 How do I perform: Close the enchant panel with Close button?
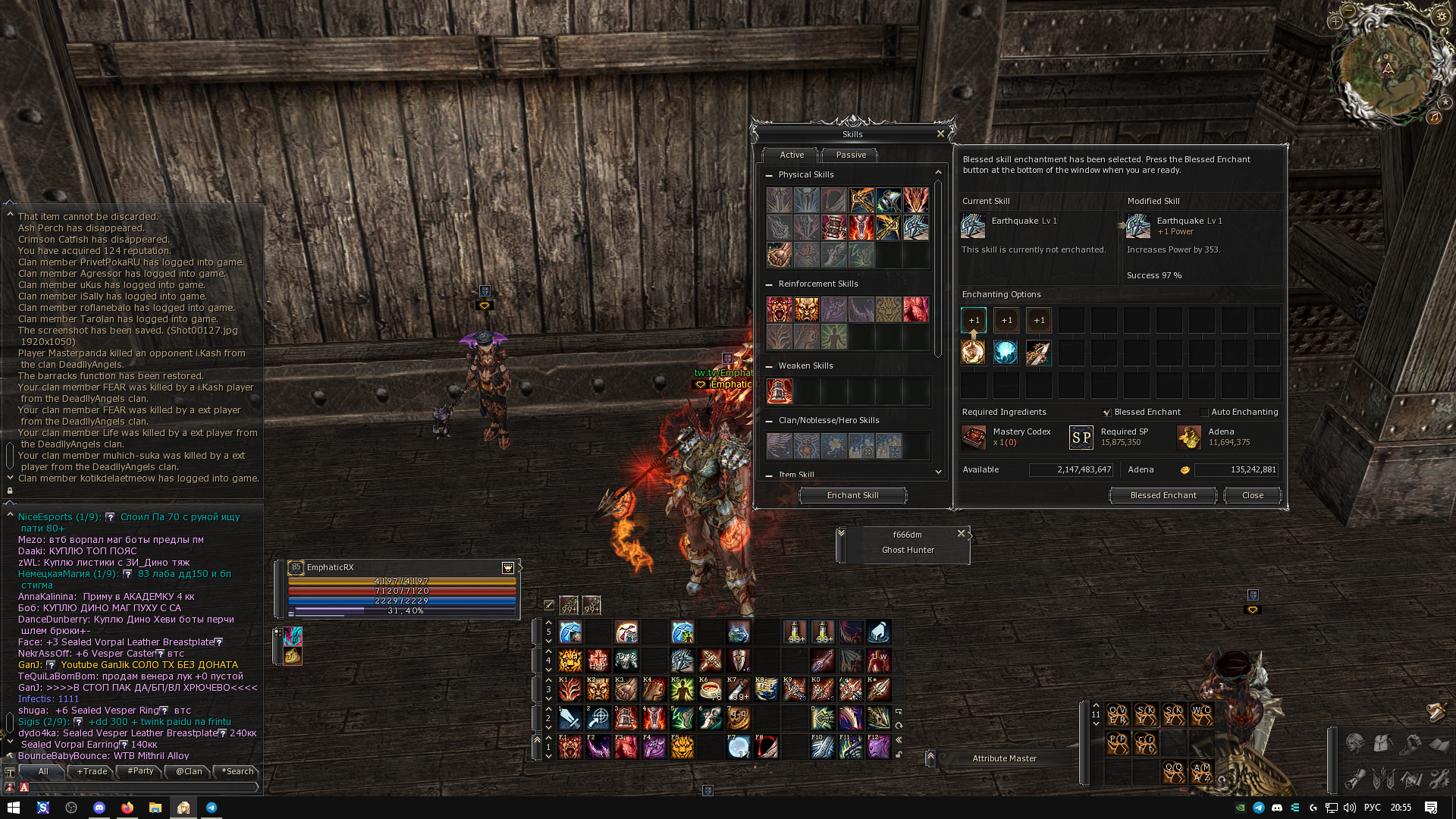[x=1252, y=496]
